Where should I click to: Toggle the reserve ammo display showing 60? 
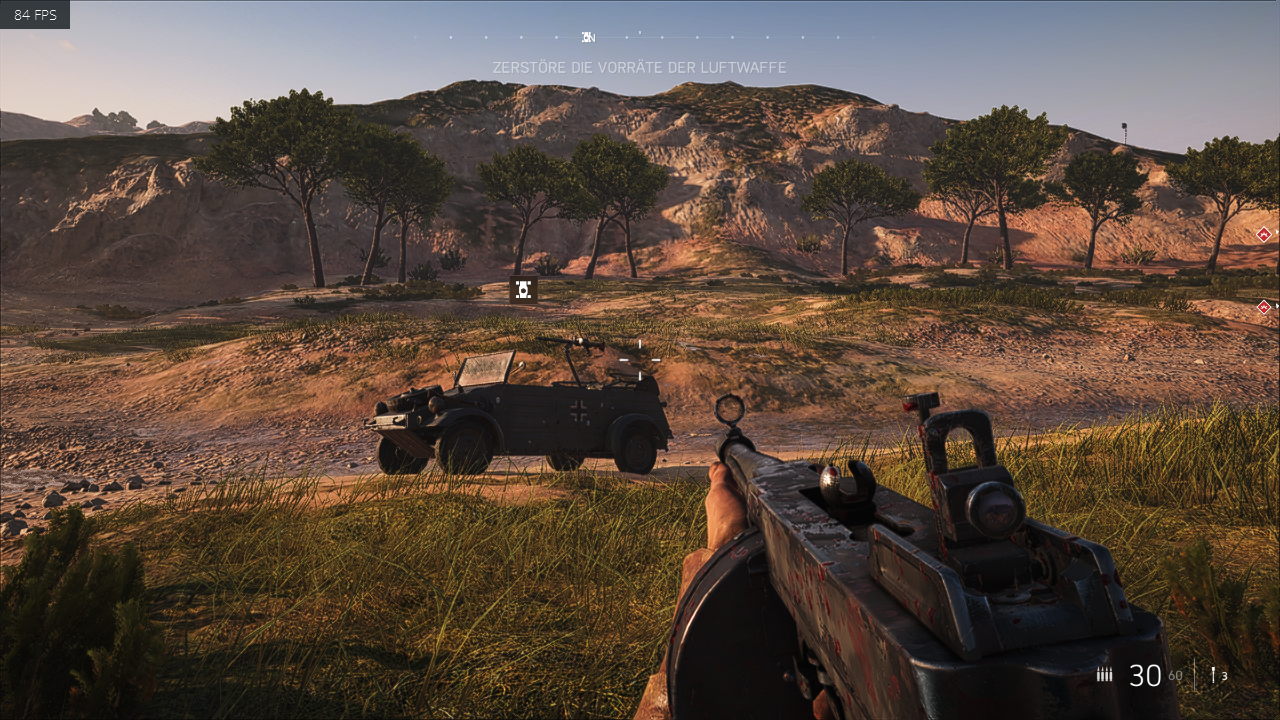pos(1175,677)
